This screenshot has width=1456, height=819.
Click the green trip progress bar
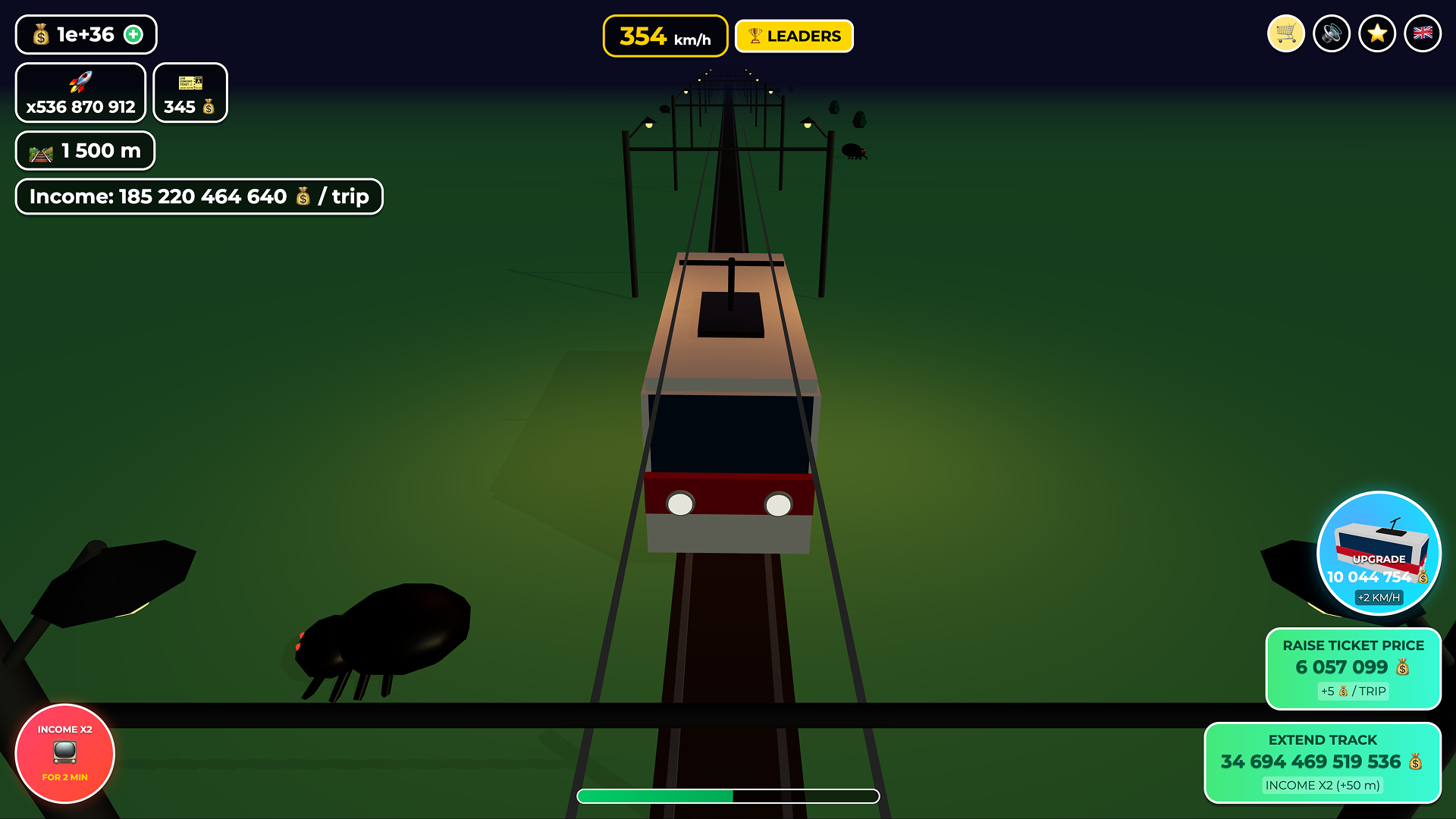click(x=728, y=795)
